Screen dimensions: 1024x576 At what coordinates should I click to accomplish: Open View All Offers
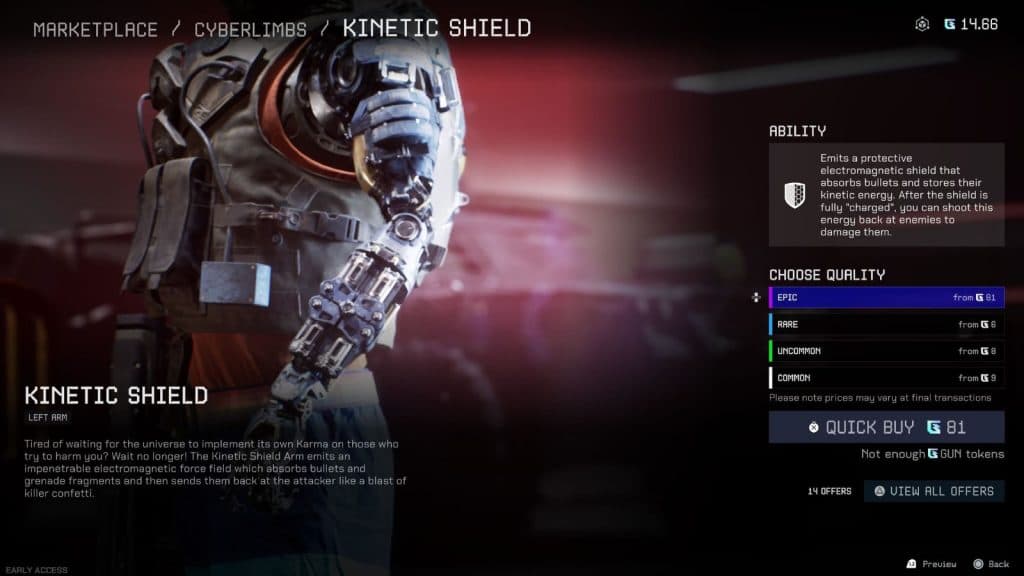(934, 491)
